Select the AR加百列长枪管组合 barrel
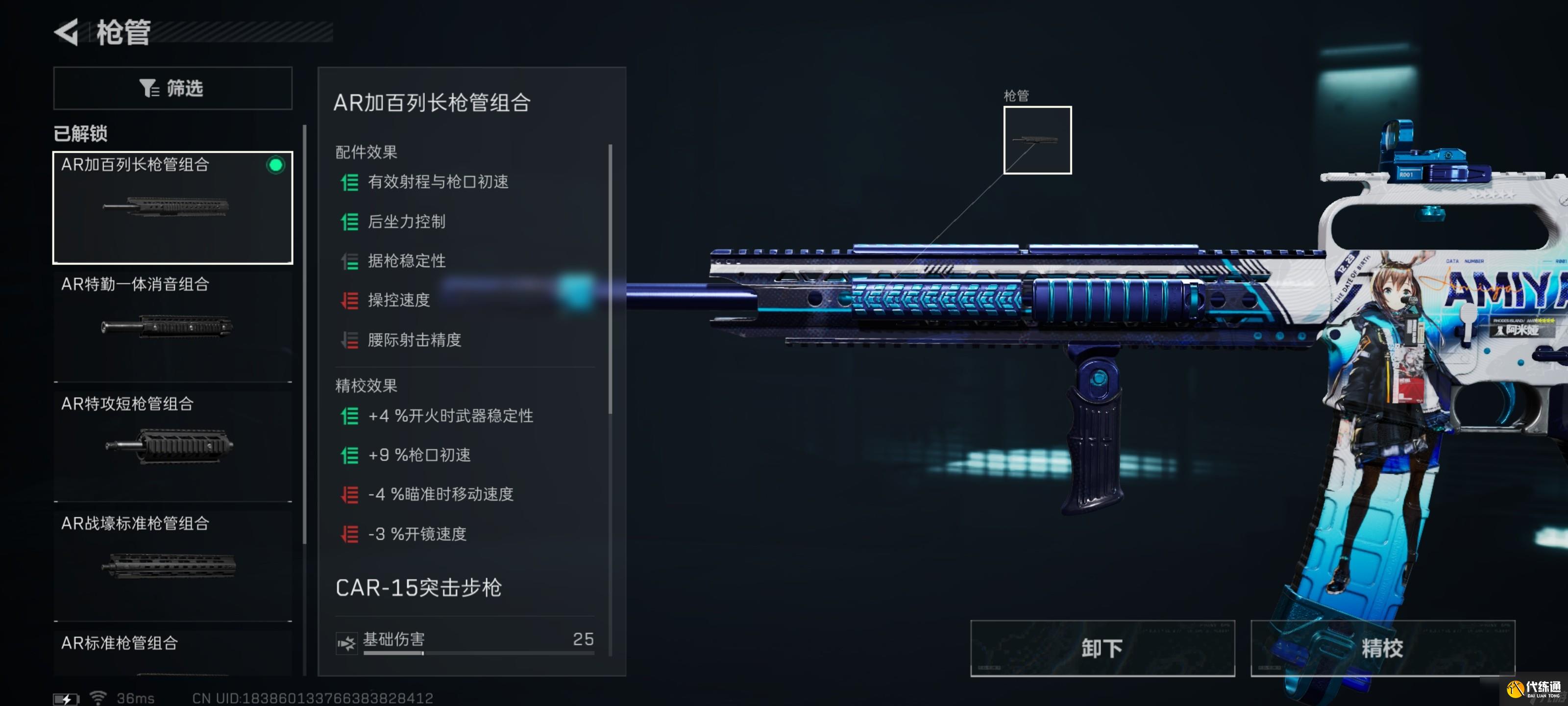This screenshot has width=1568, height=706. [x=173, y=208]
